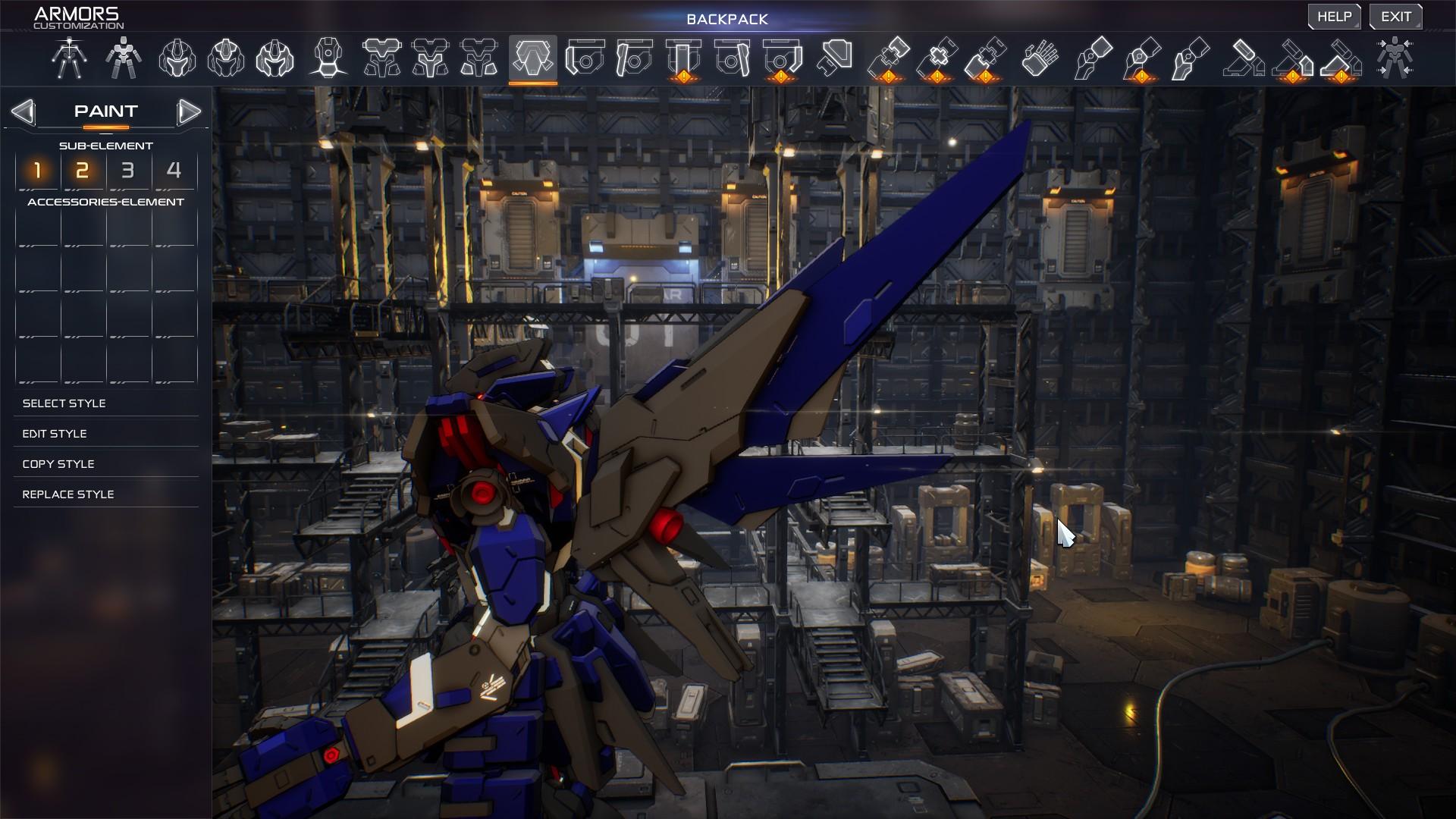Select sub-element 4
Image resolution: width=1456 pixels, height=819 pixels.
coord(174,171)
